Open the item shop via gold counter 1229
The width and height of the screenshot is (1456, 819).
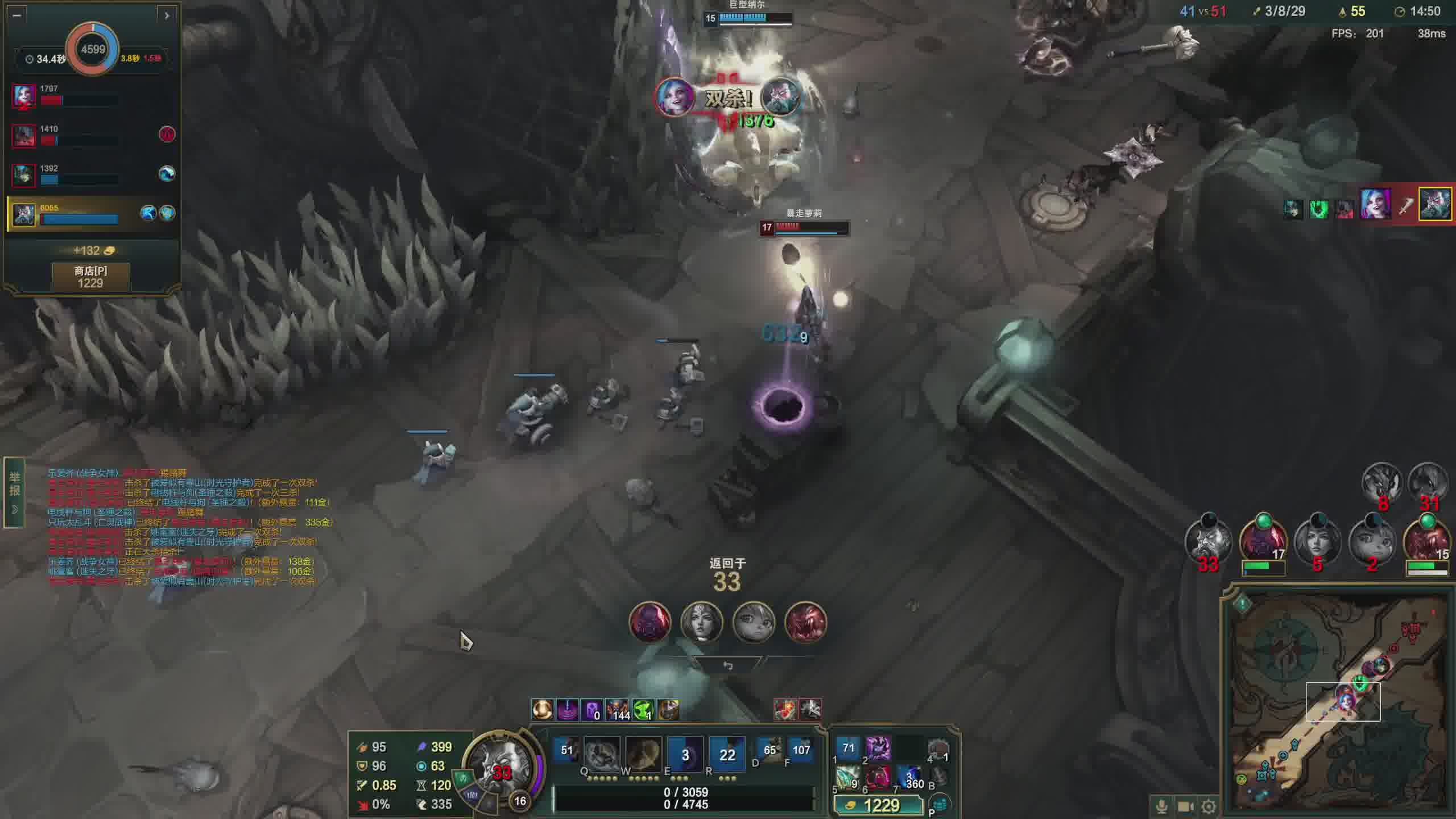coord(878,805)
